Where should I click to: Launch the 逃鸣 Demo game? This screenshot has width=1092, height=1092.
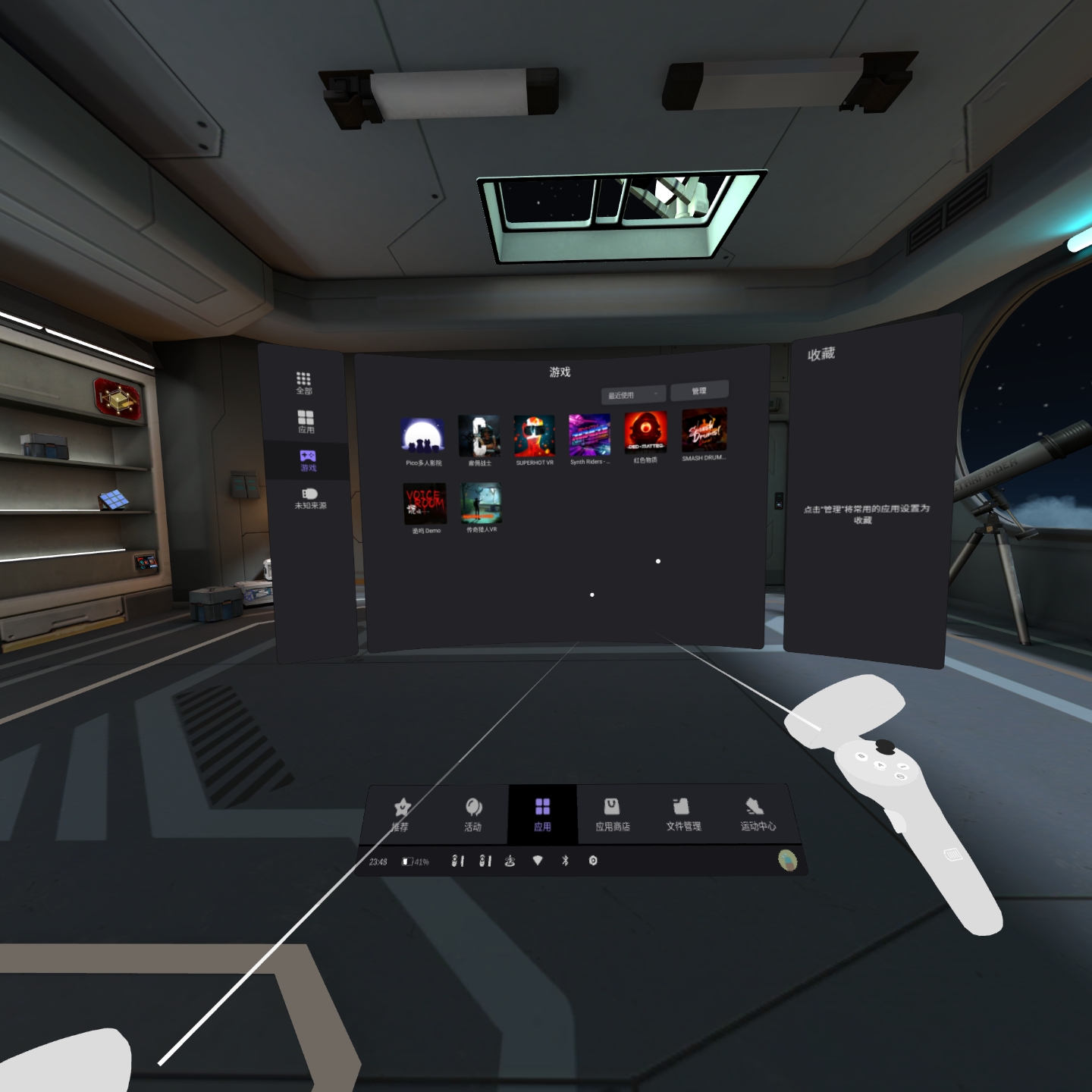(425, 502)
